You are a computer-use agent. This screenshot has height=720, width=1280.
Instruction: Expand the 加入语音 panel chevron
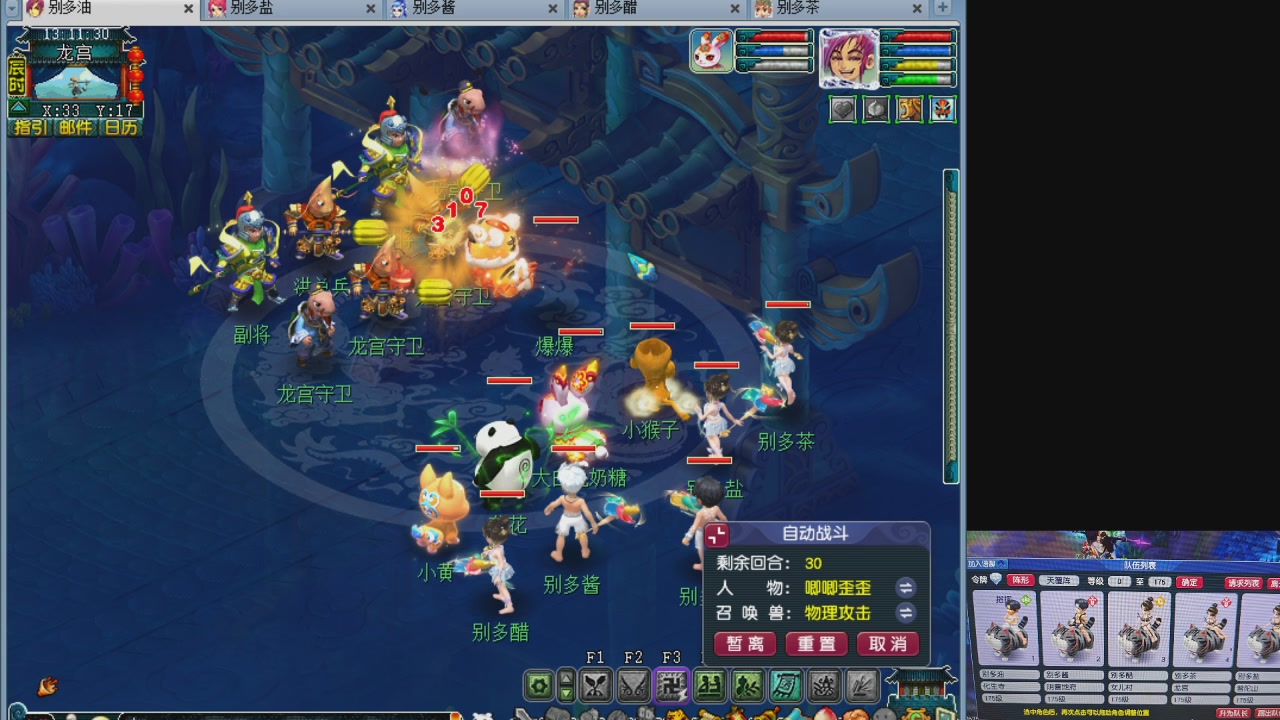1000,566
